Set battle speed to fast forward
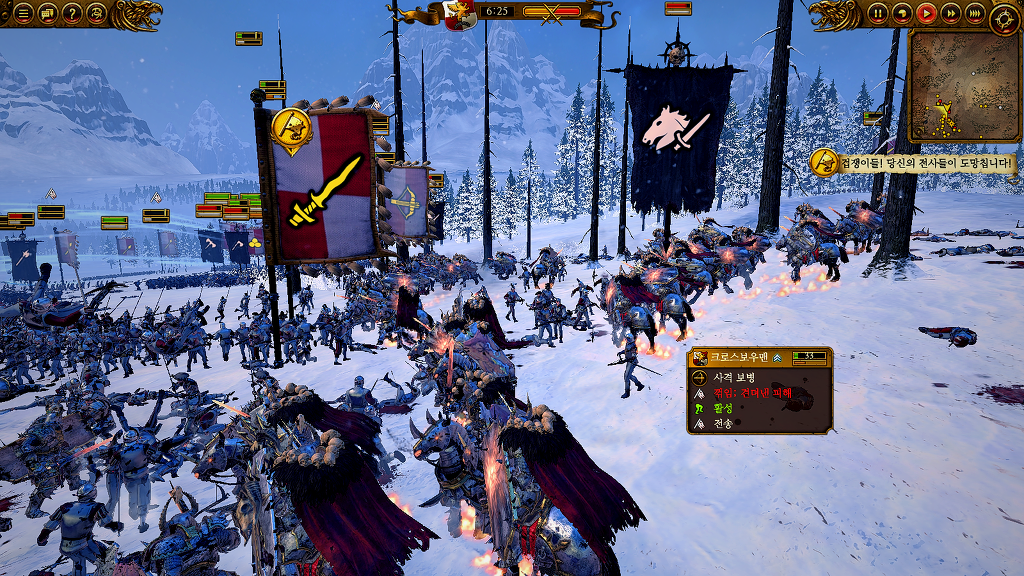Screen dimensions: 1024x576 (950, 14)
